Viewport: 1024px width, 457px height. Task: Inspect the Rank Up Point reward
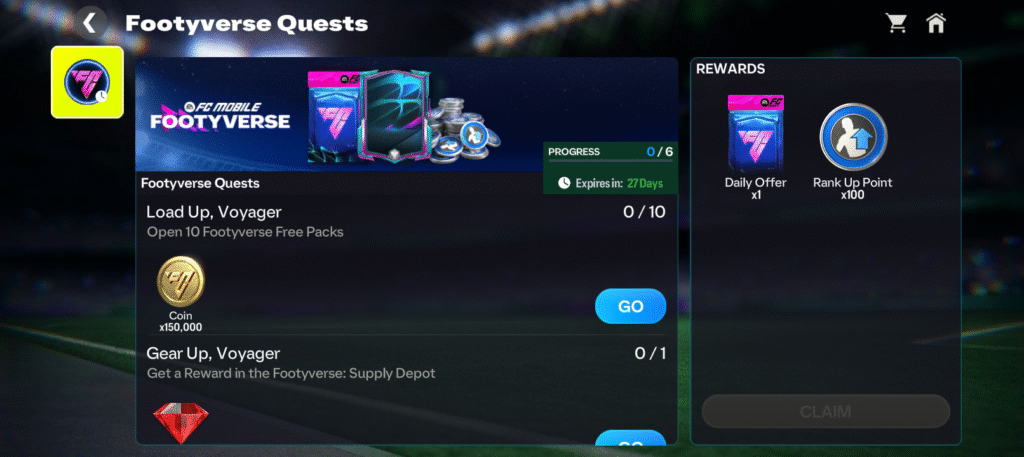pyautogui.click(x=853, y=136)
